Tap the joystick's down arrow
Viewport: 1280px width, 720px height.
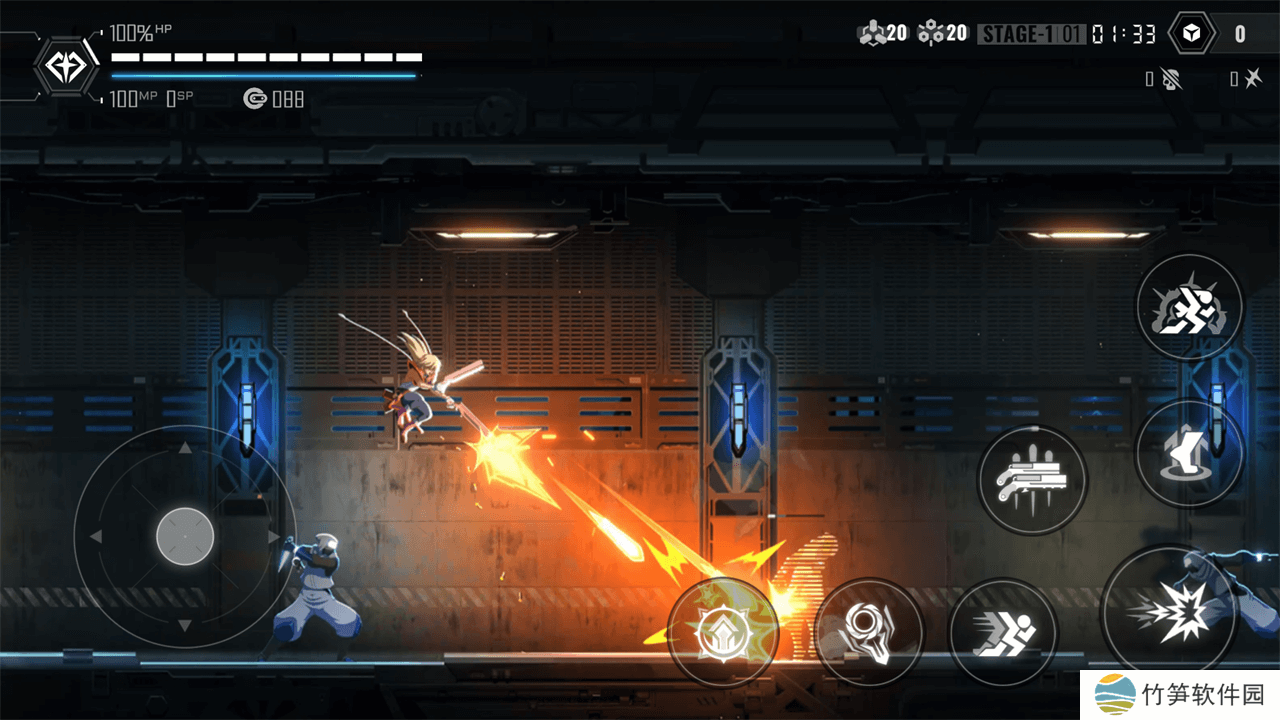pos(185,626)
